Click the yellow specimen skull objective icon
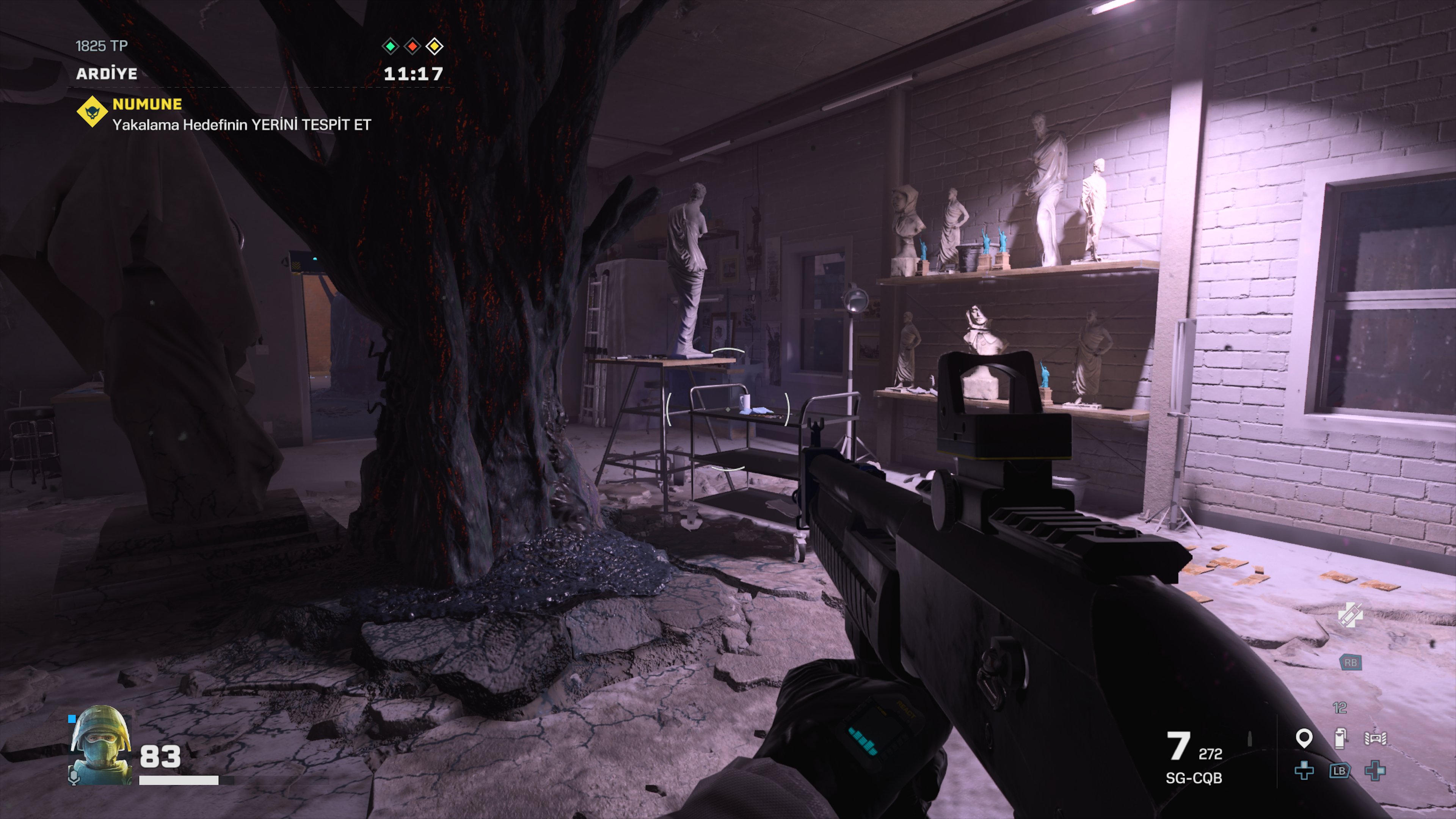This screenshot has height=819, width=1456. tap(92, 112)
